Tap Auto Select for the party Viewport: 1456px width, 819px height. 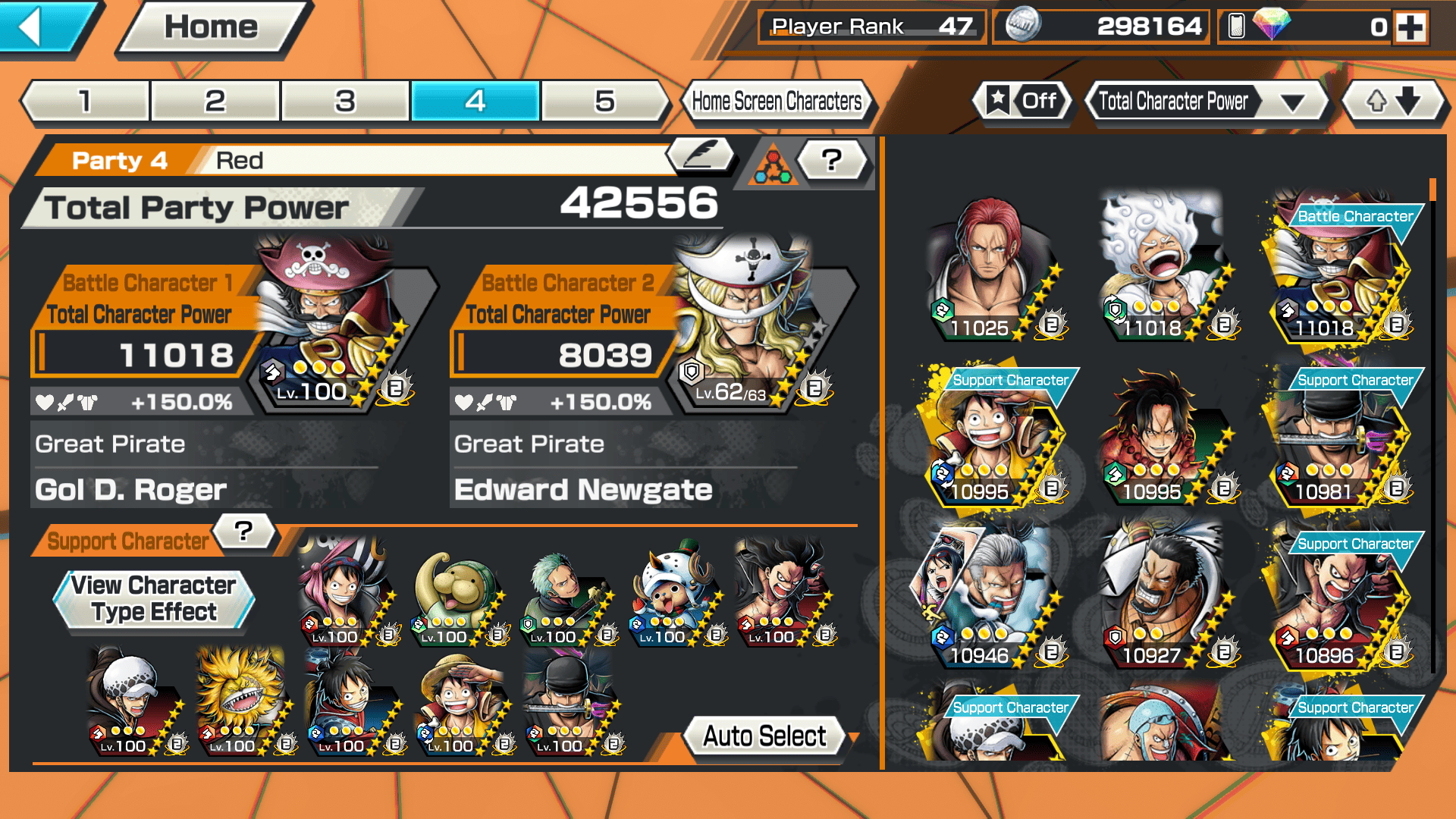click(x=764, y=736)
